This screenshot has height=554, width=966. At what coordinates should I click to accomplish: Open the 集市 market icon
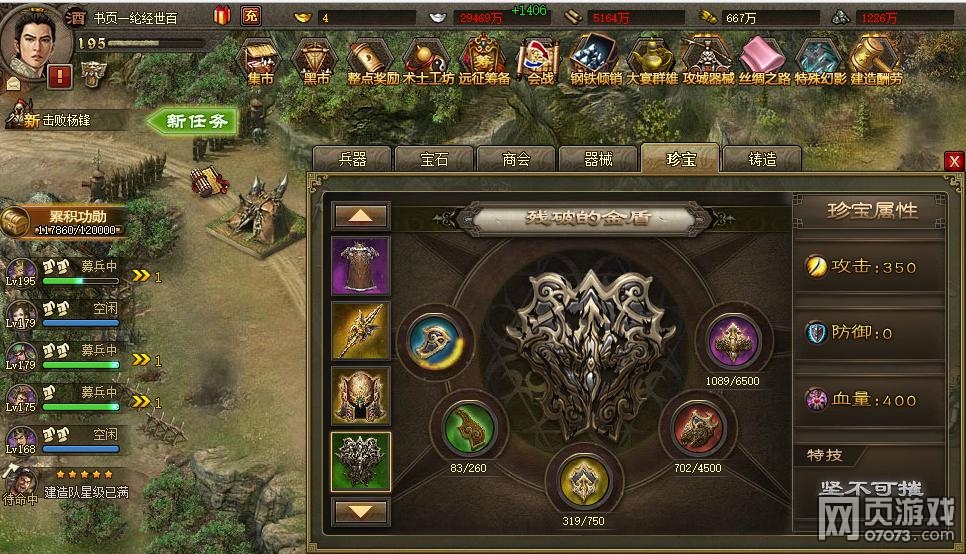[262, 61]
